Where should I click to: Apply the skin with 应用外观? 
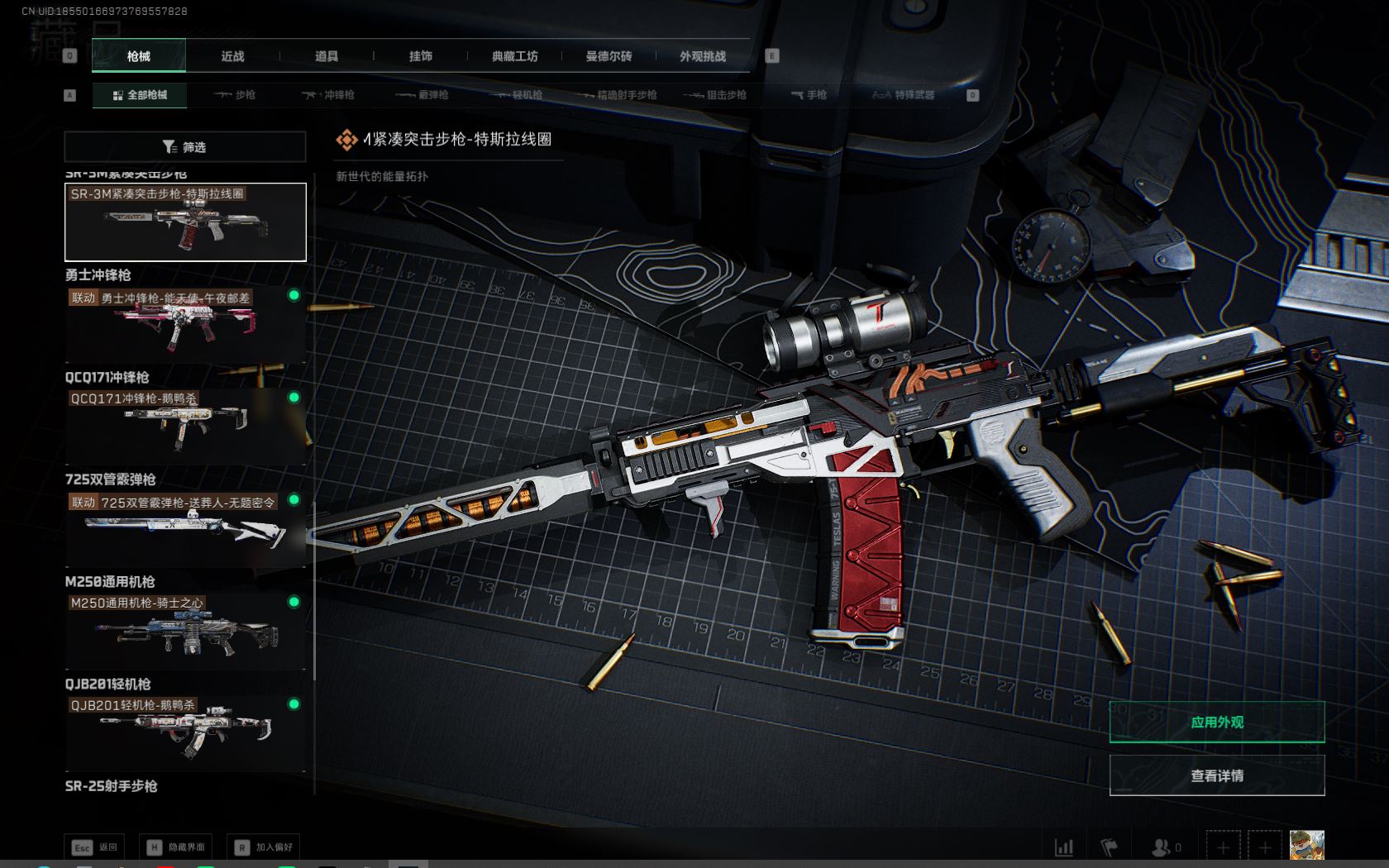point(1216,723)
